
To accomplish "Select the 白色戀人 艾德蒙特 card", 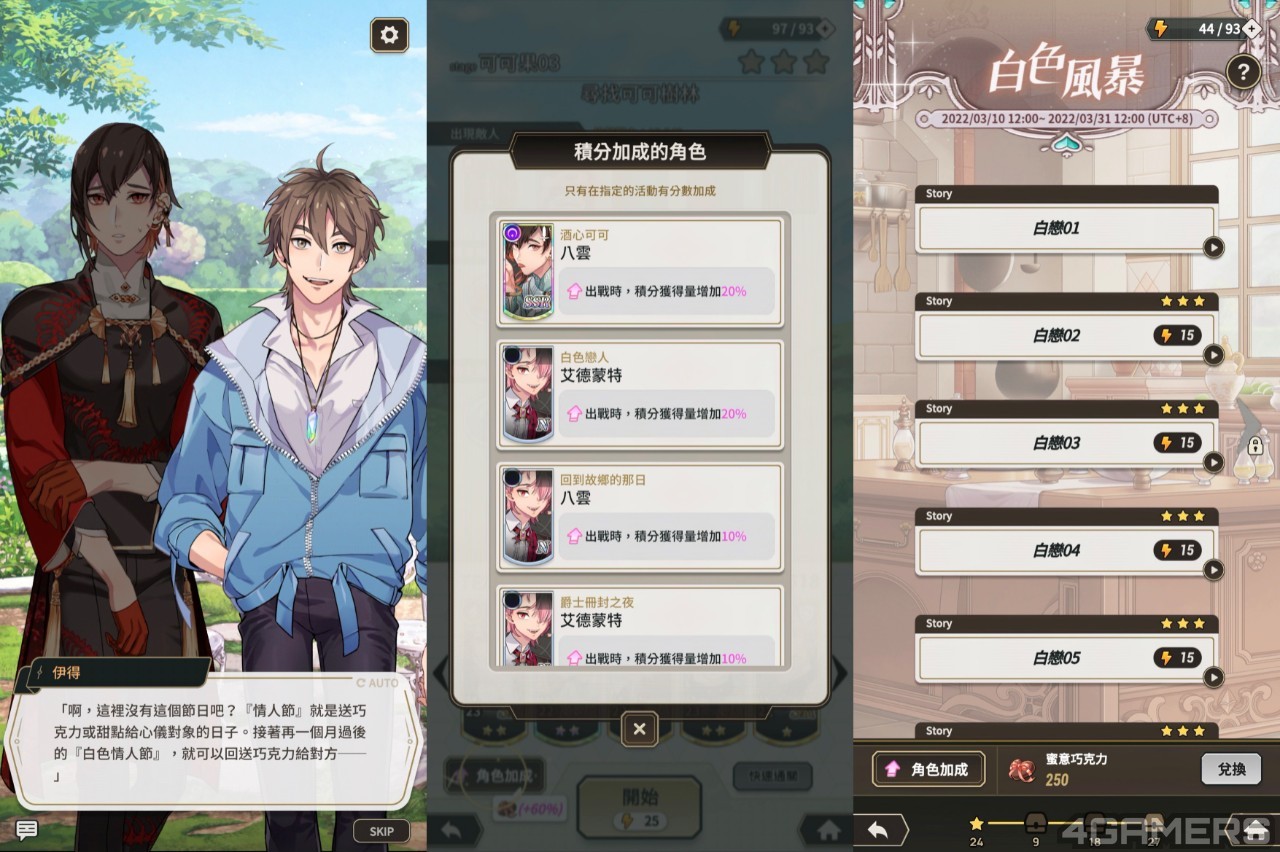I will (x=639, y=393).
